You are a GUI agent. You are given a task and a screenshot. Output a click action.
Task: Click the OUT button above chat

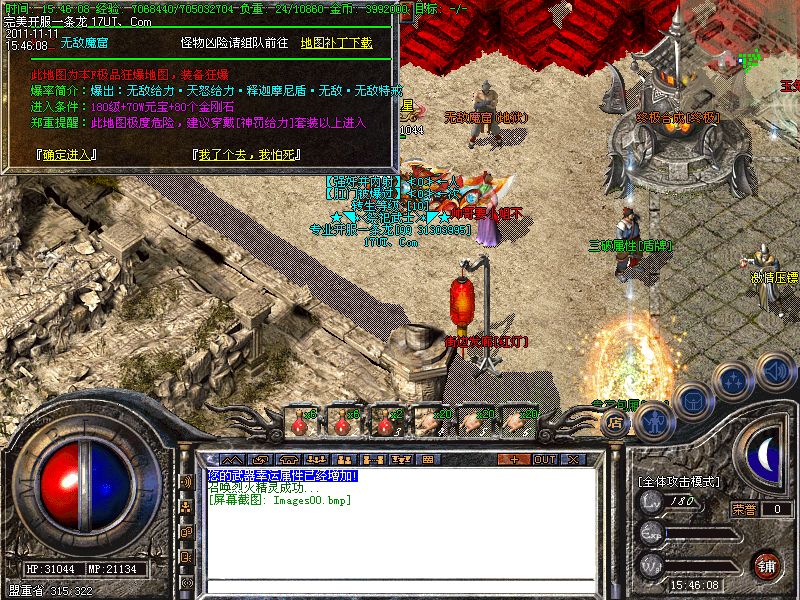545,459
